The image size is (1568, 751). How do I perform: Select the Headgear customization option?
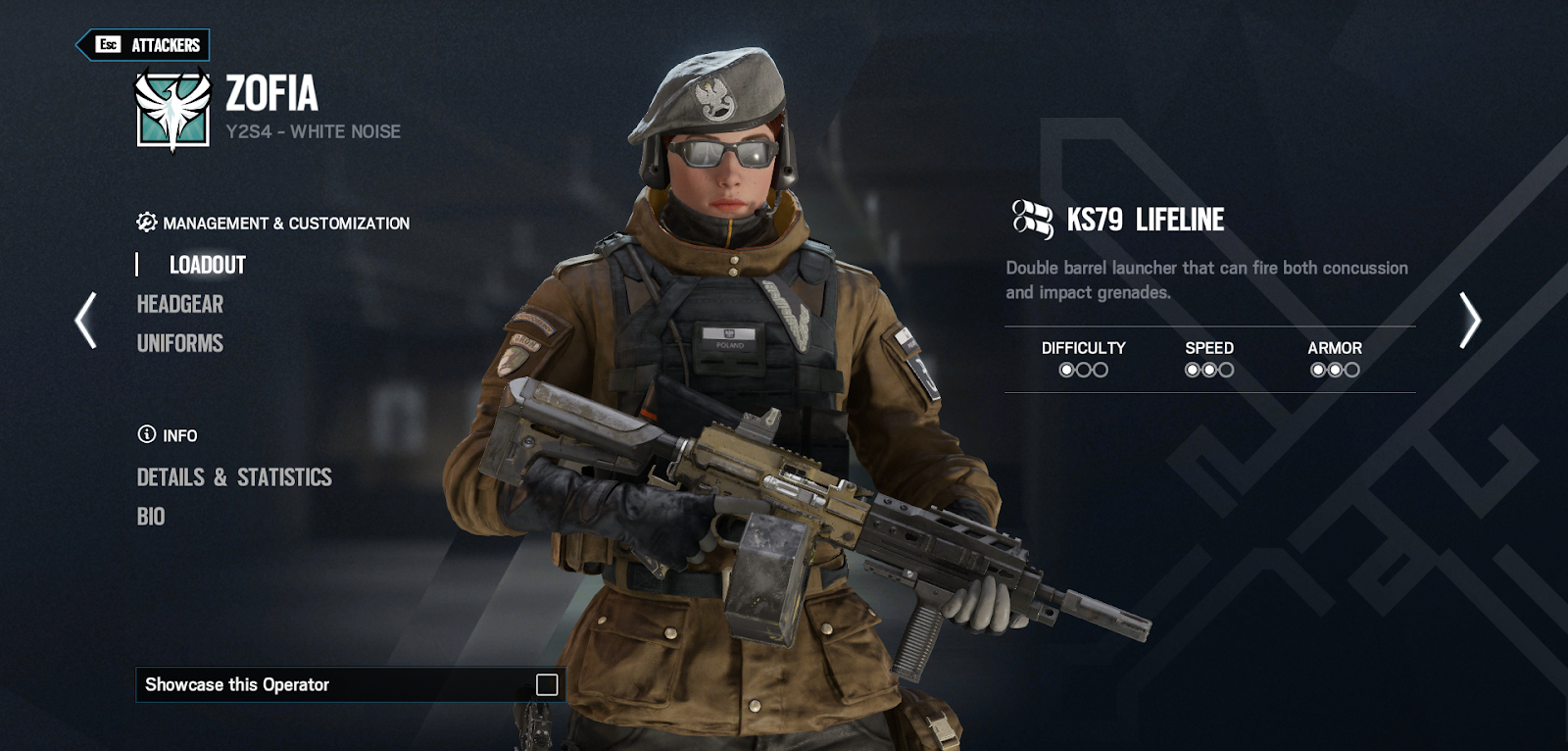[x=180, y=304]
